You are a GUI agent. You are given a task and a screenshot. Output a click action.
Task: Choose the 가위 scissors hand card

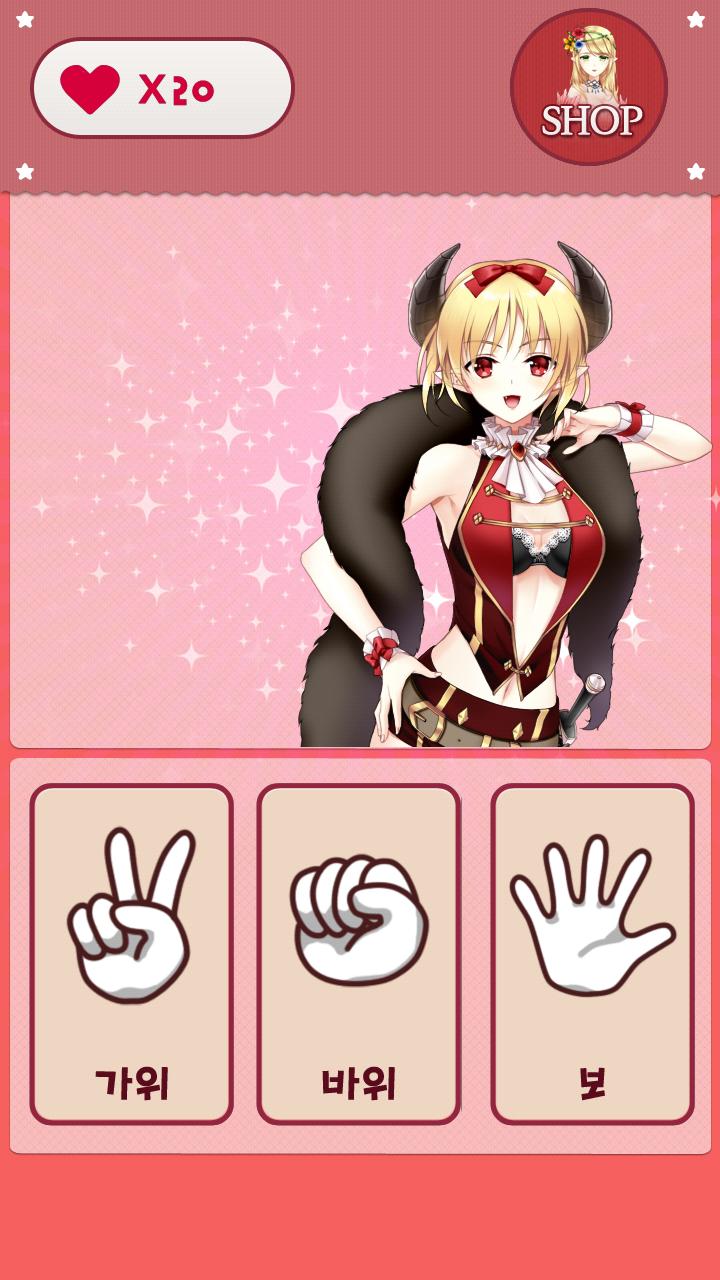pos(131,953)
